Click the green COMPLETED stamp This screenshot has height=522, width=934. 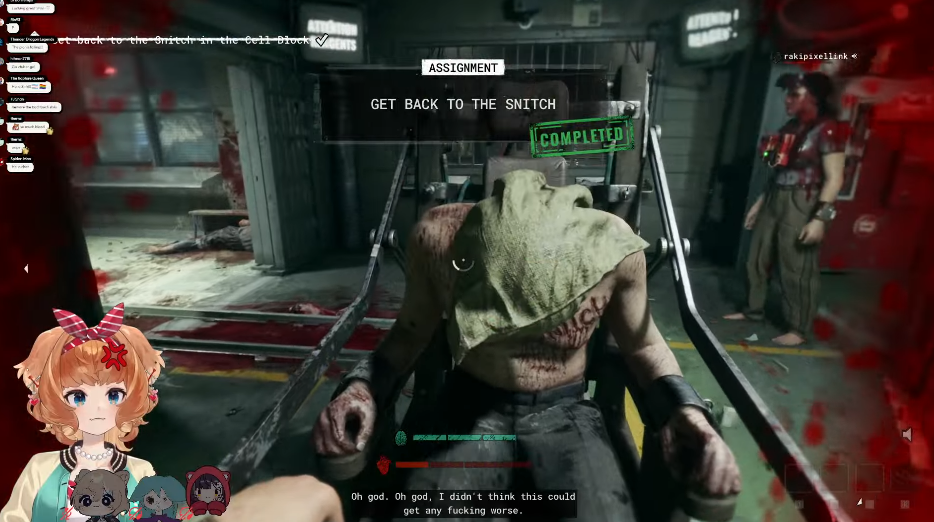tap(581, 137)
